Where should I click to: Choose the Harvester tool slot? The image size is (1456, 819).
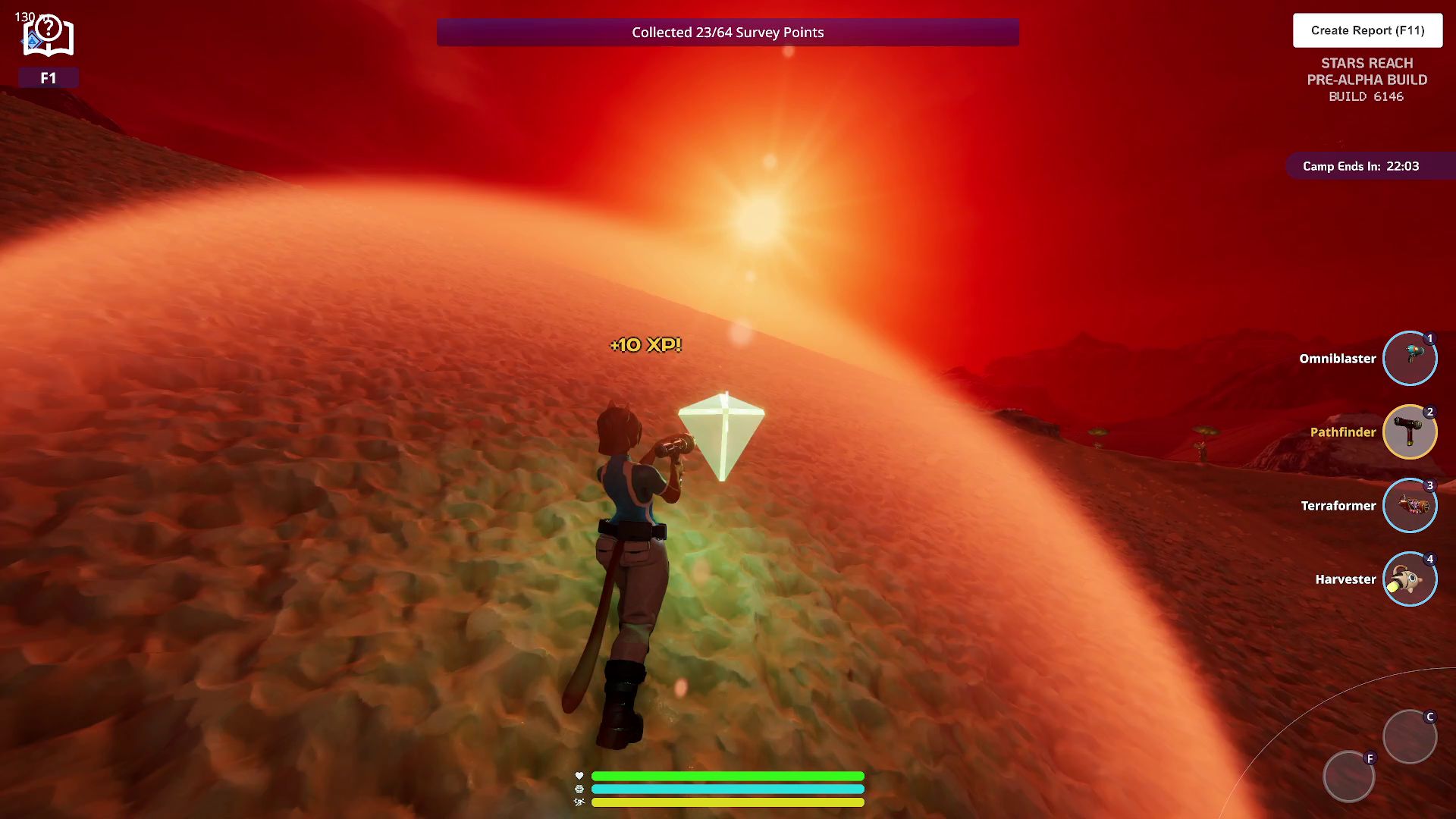tap(1409, 579)
